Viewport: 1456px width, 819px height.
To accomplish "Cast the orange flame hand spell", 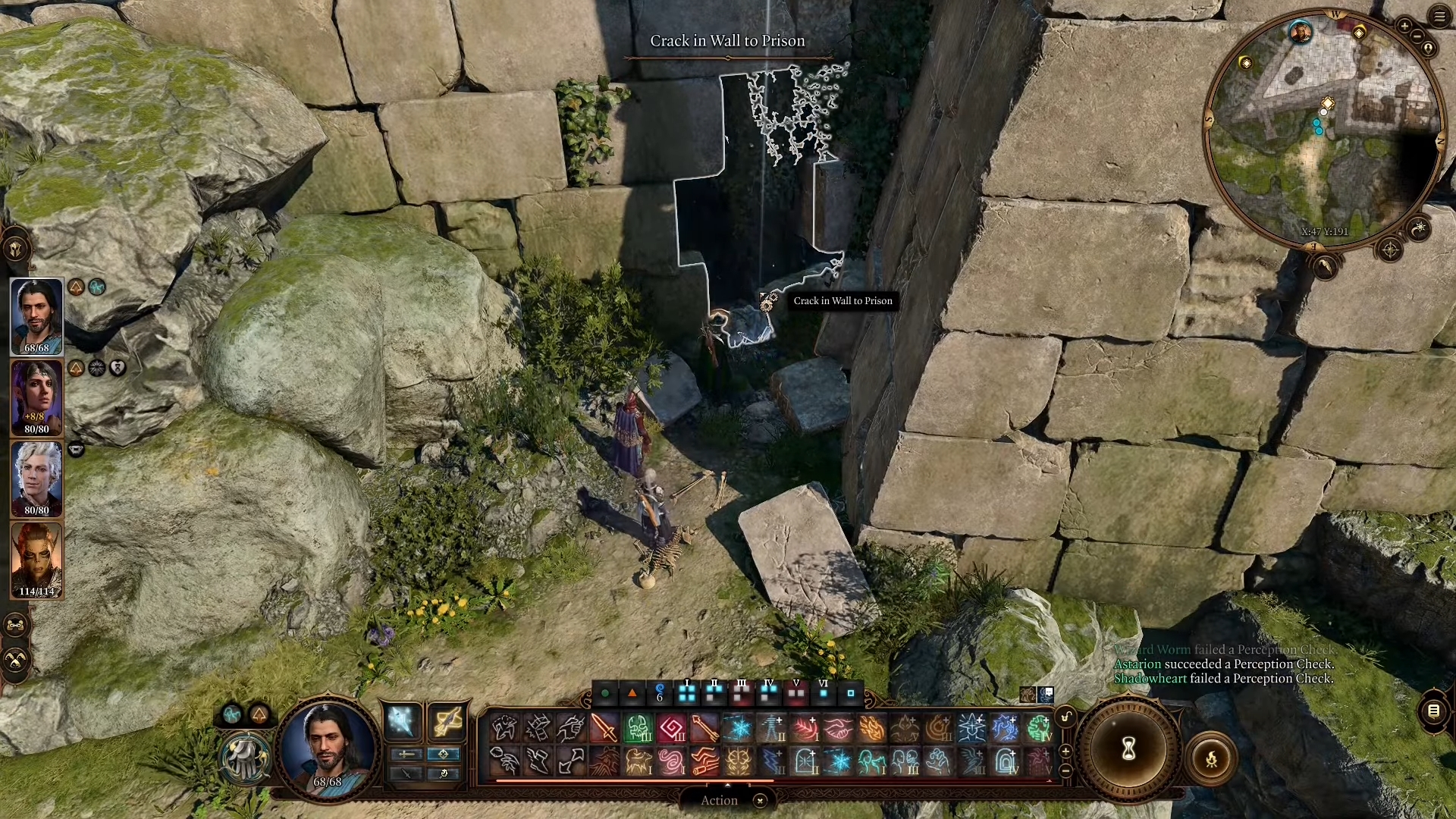I will (871, 728).
